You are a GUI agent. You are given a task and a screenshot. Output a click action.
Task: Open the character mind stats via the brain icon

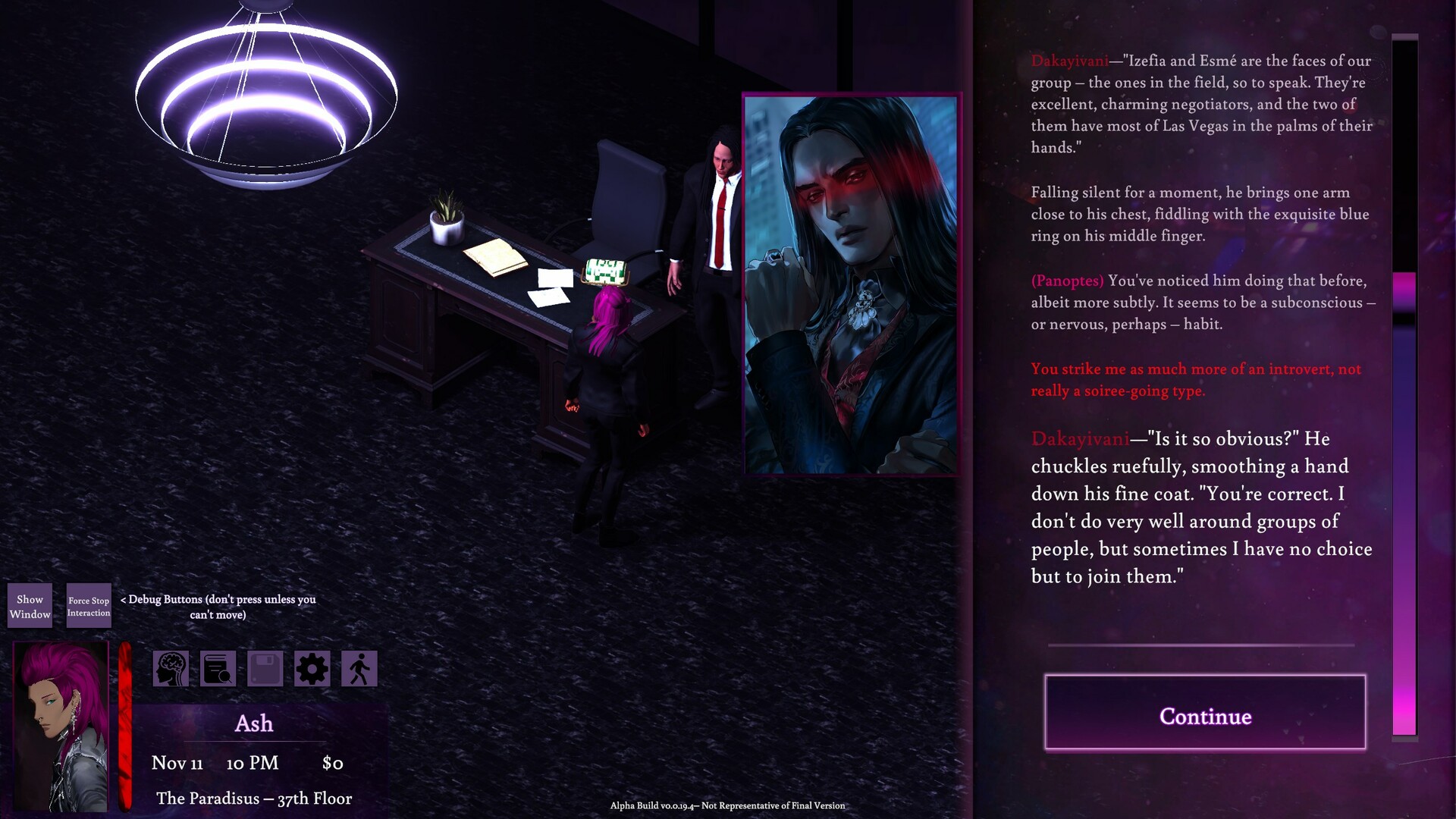171,668
